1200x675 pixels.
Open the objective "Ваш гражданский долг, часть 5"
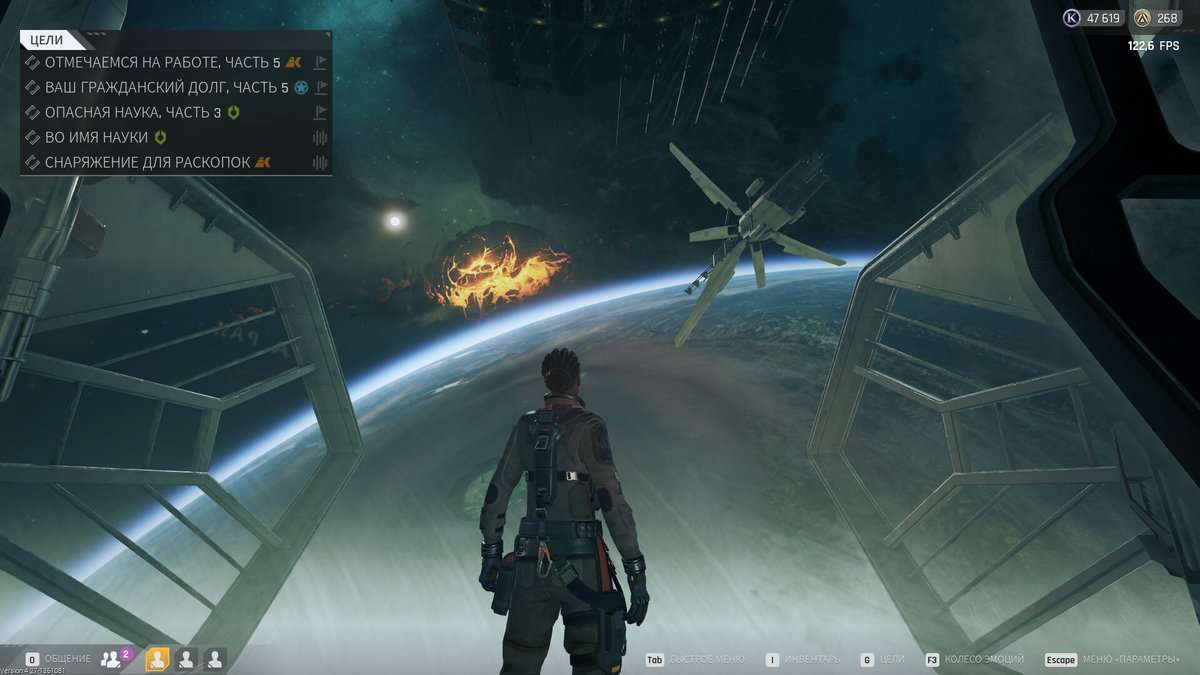166,87
